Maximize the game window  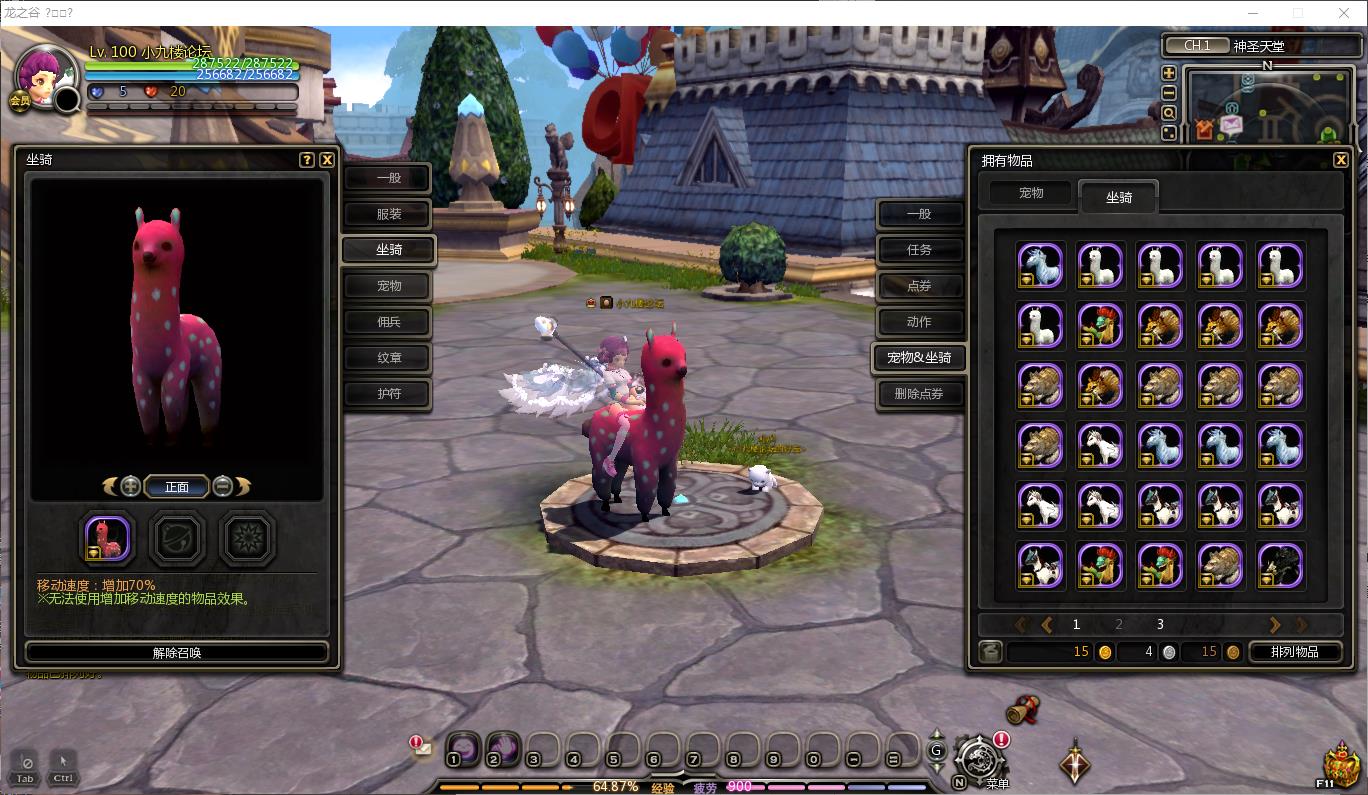(x=1298, y=13)
